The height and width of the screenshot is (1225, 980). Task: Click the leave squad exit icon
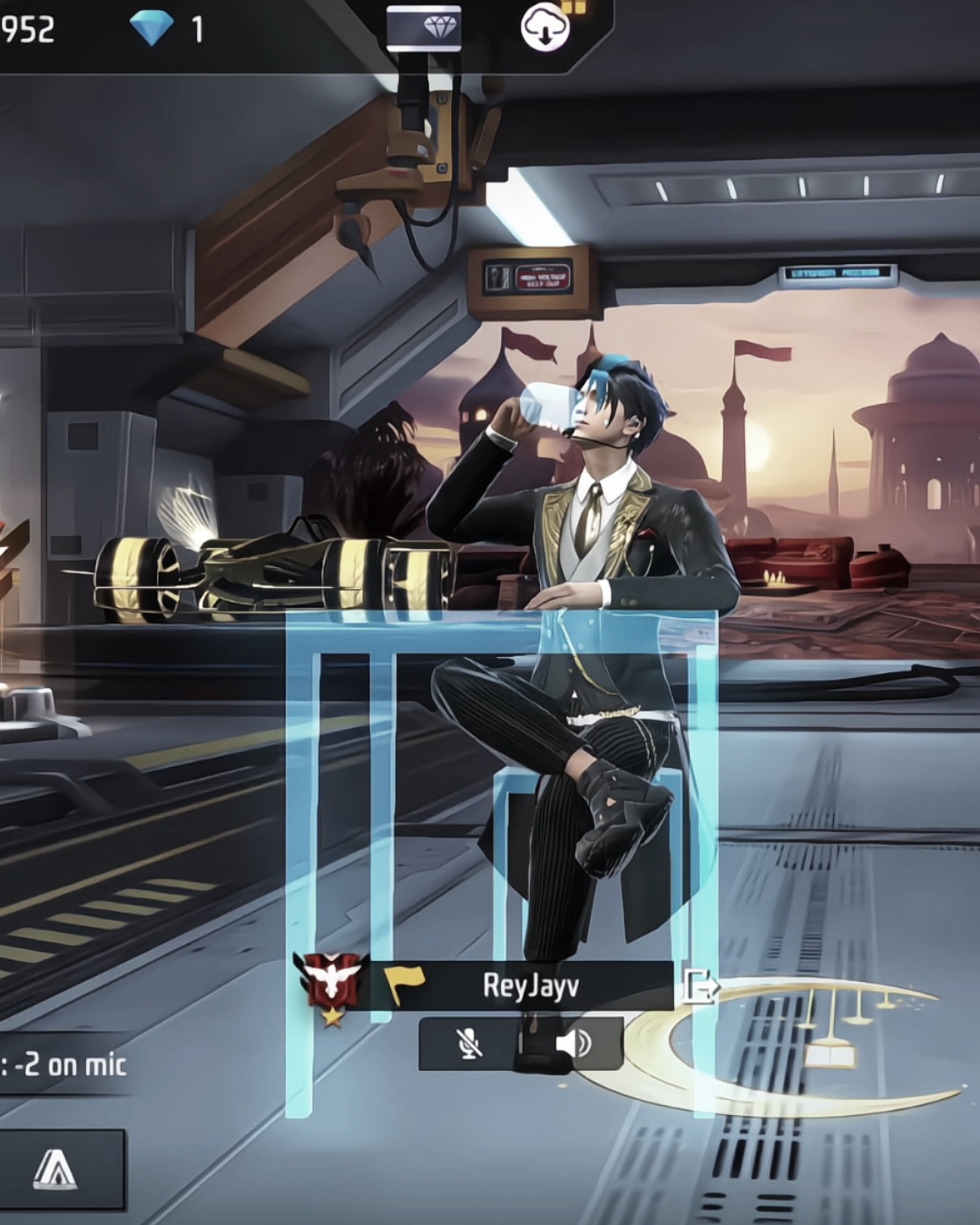(700, 985)
